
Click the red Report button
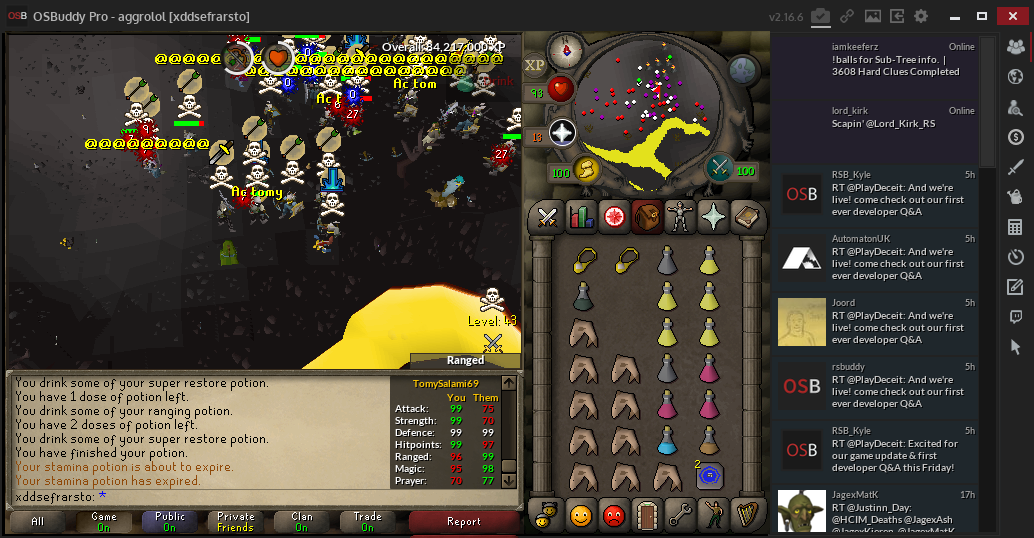(464, 521)
